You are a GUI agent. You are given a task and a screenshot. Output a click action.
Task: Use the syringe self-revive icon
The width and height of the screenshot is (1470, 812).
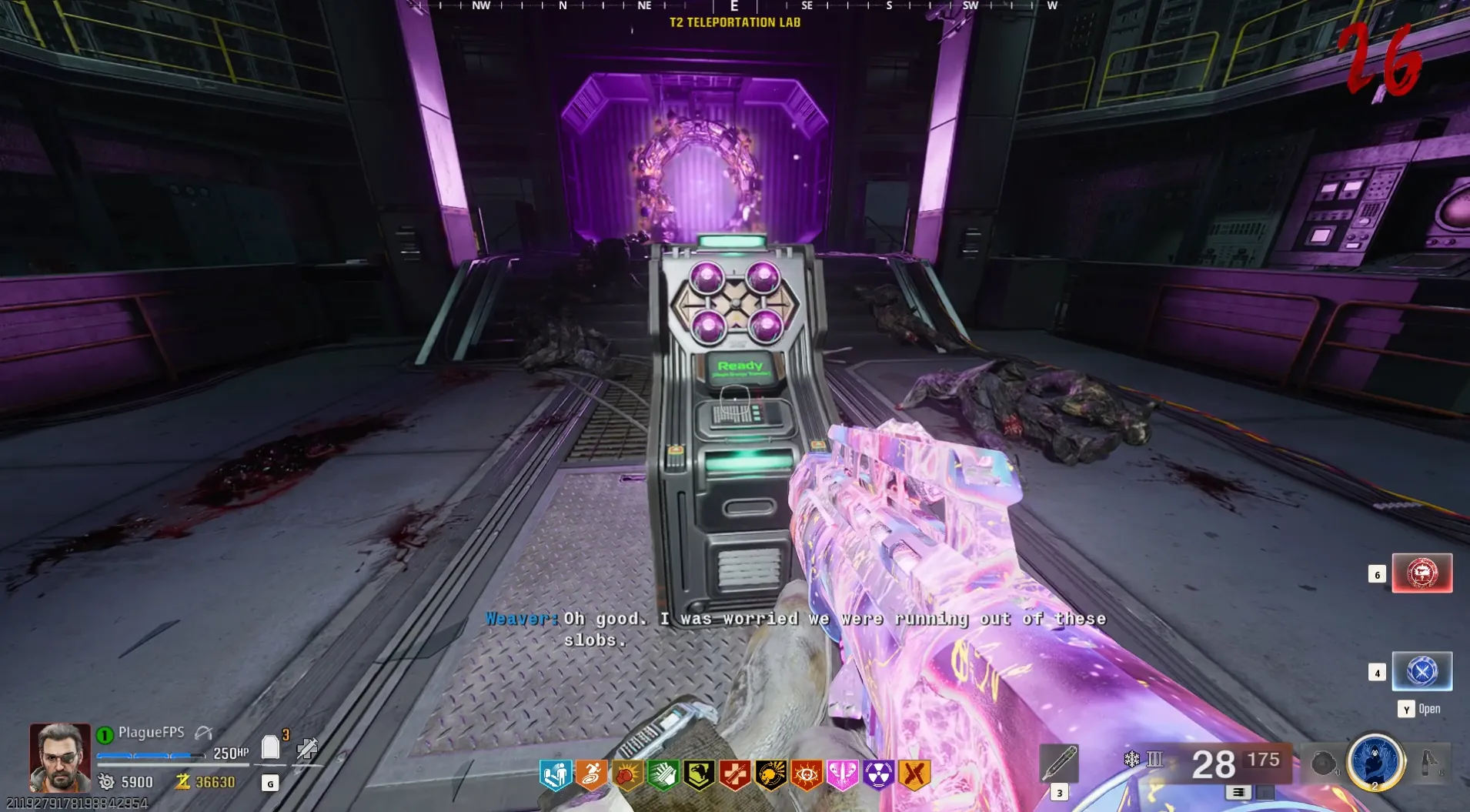[307, 748]
